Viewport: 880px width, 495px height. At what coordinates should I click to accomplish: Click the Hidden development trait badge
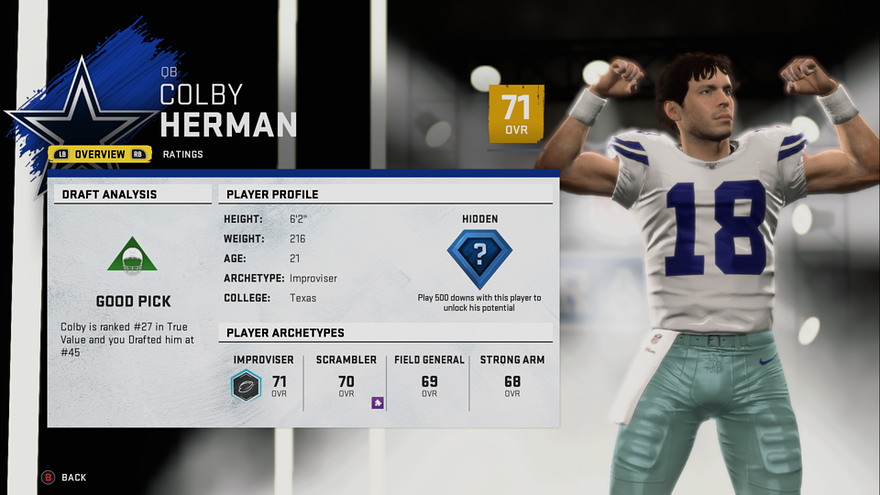tap(479, 259)
